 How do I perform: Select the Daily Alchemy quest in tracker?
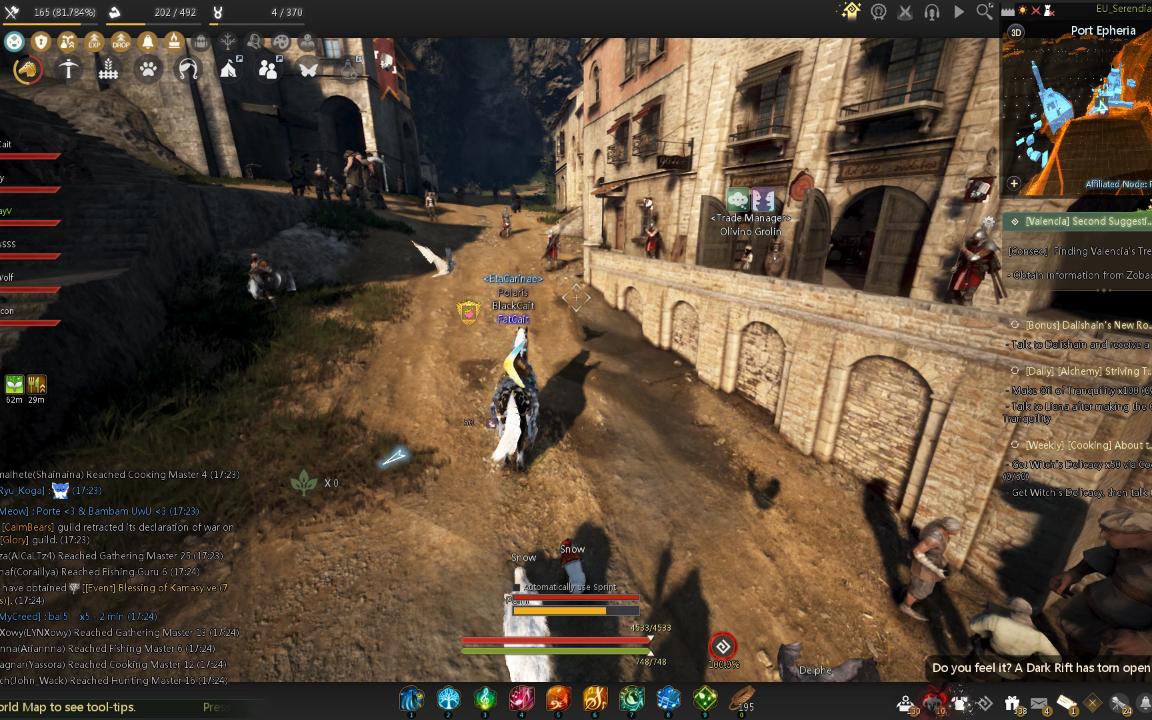(1080, 371)
